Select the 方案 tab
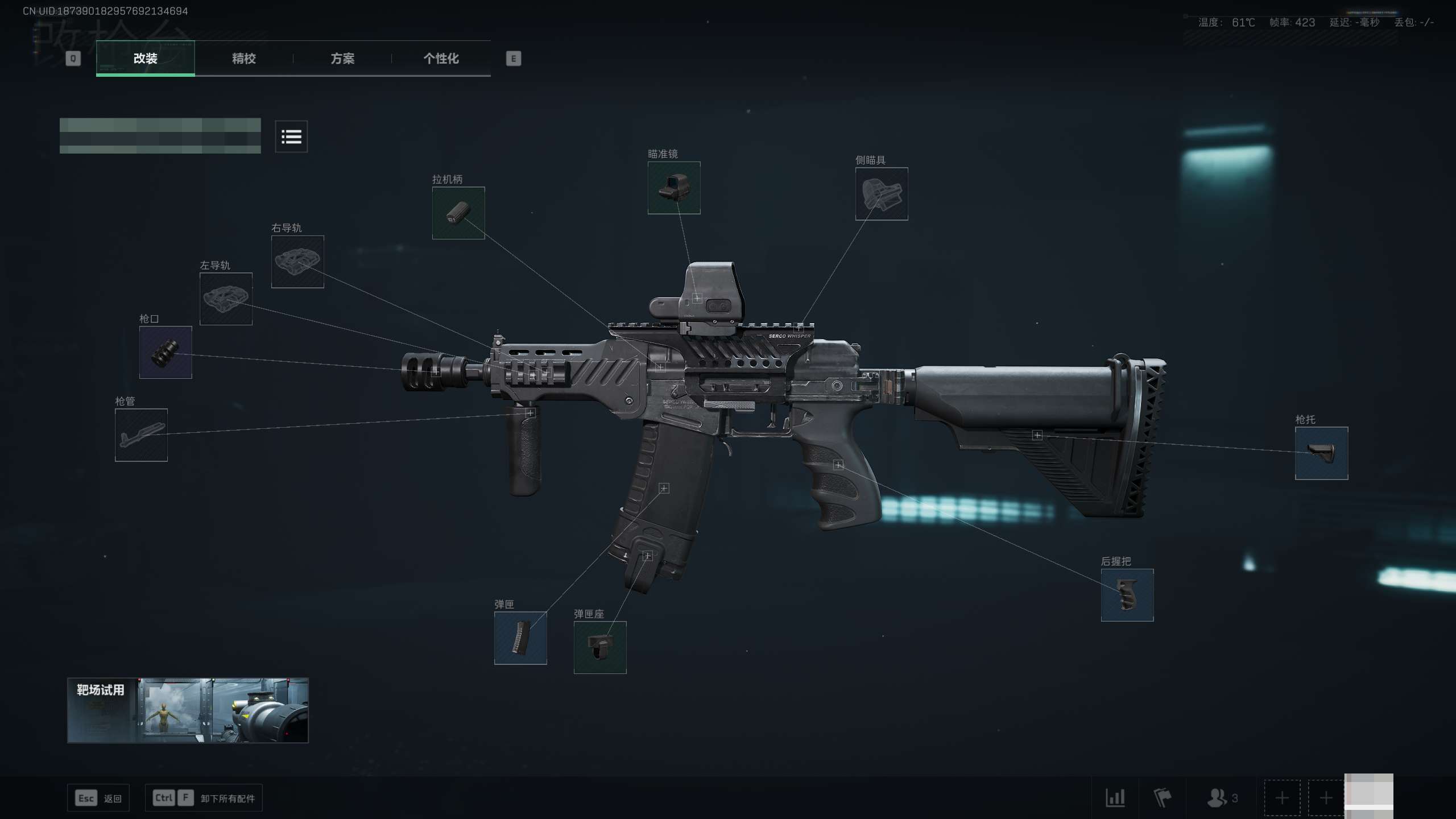1456x819 pixels. [x=342, y=58]
